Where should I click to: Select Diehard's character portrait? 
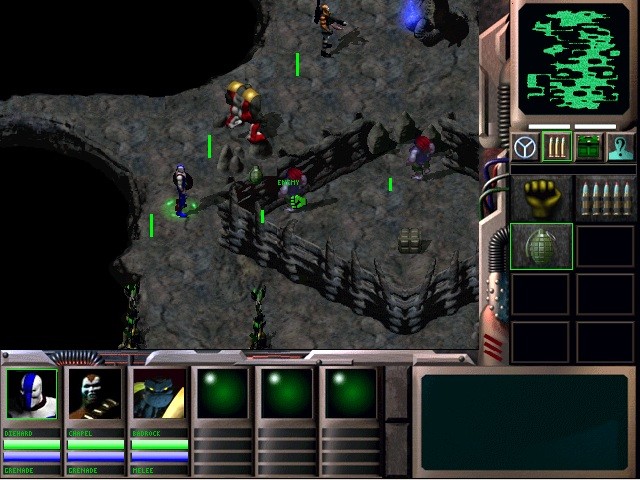(x=32, y=394)
